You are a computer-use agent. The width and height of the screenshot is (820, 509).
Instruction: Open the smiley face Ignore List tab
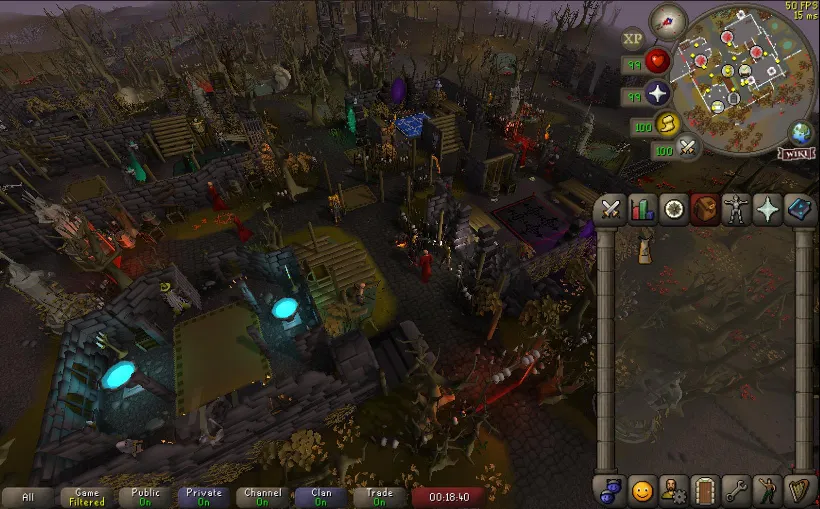pyautogui.click(x=643, y=490)
